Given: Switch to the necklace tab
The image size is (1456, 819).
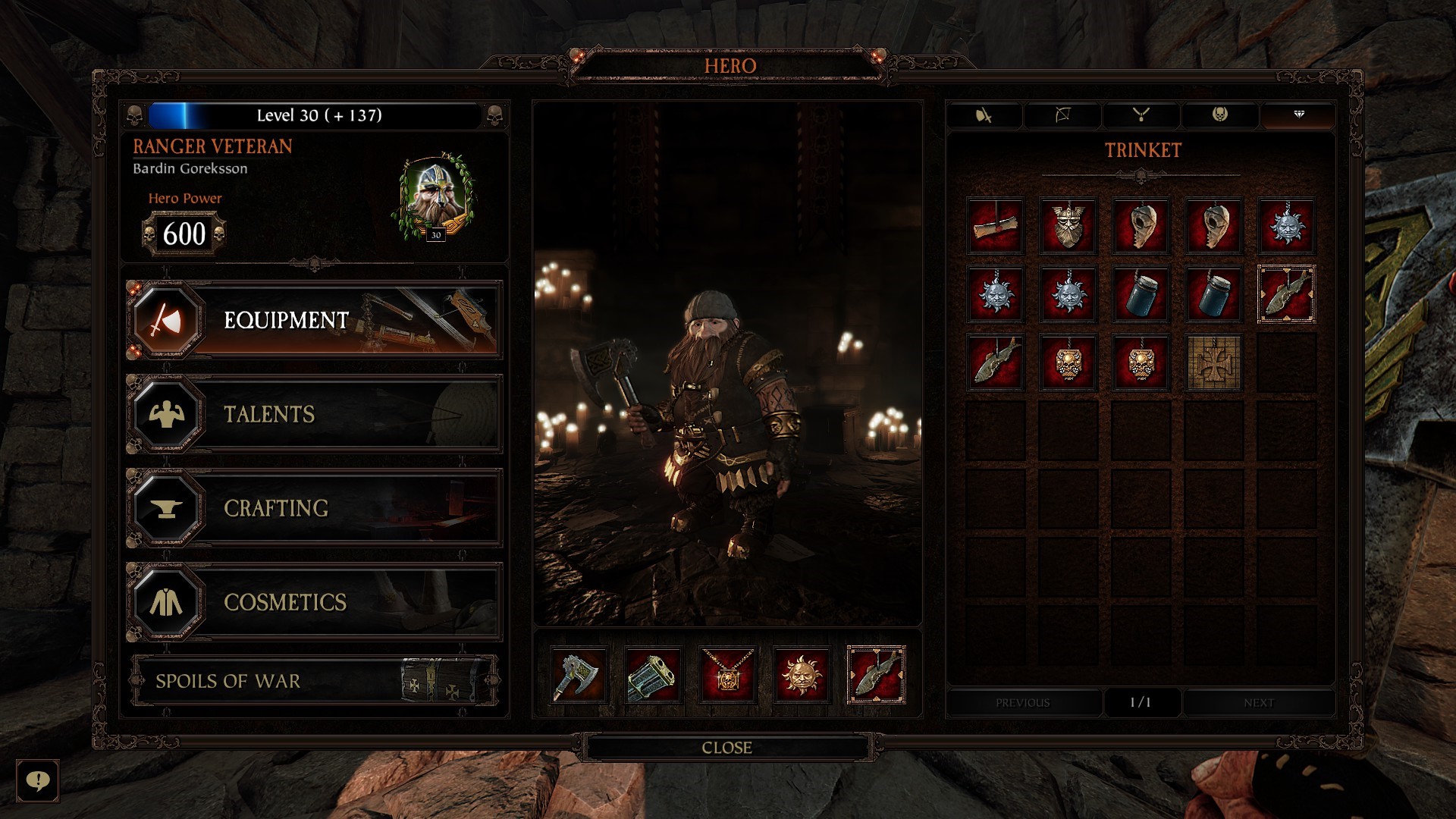Looking at the screenshot, I should coord(1141,115).
